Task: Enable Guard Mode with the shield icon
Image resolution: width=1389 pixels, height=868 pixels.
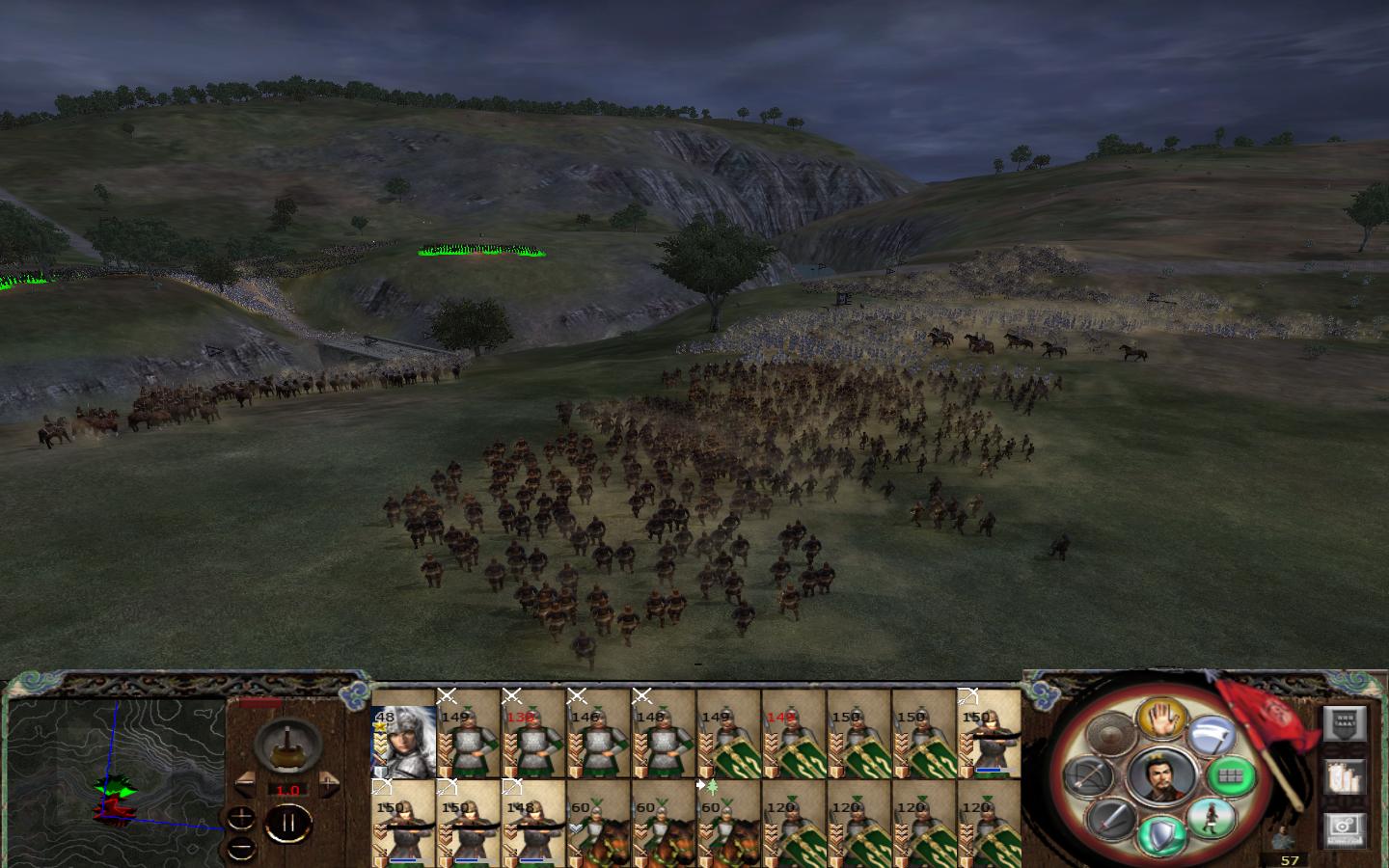Action: pyautogui.click(x=1159, y=831)
